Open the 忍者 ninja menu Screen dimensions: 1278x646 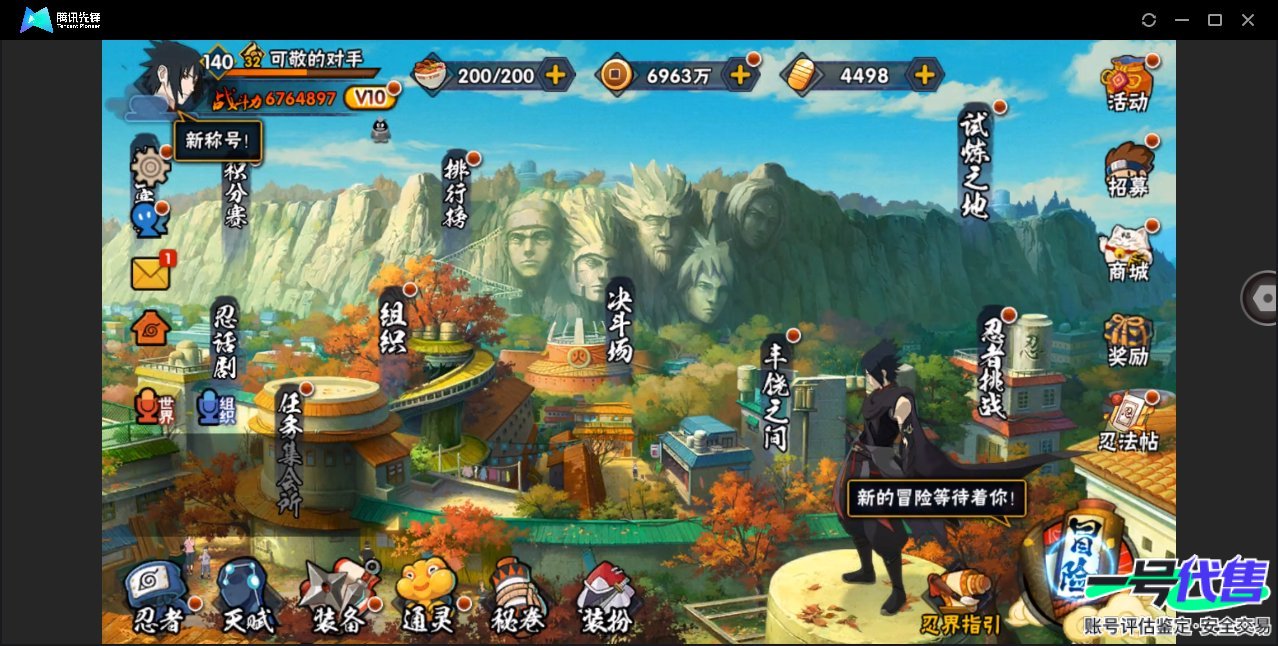click(158, 598)
